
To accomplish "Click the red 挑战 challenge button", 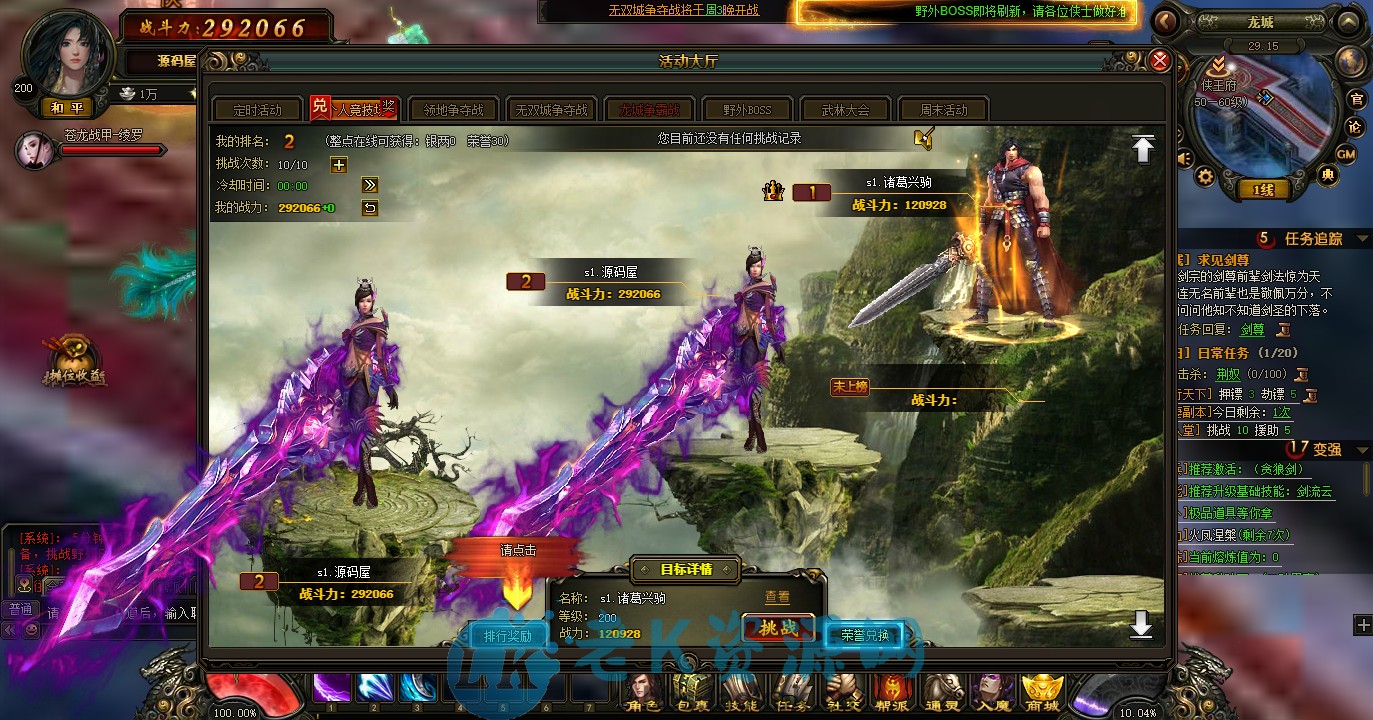I will (778, 629).
